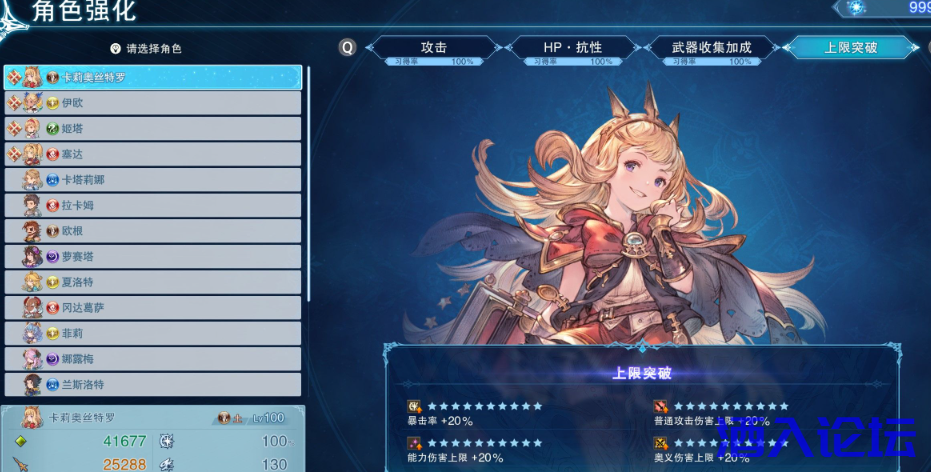Click 拉卡姆 in the character list
This screenshot has width=931, height=472.
tap(153, 205)
